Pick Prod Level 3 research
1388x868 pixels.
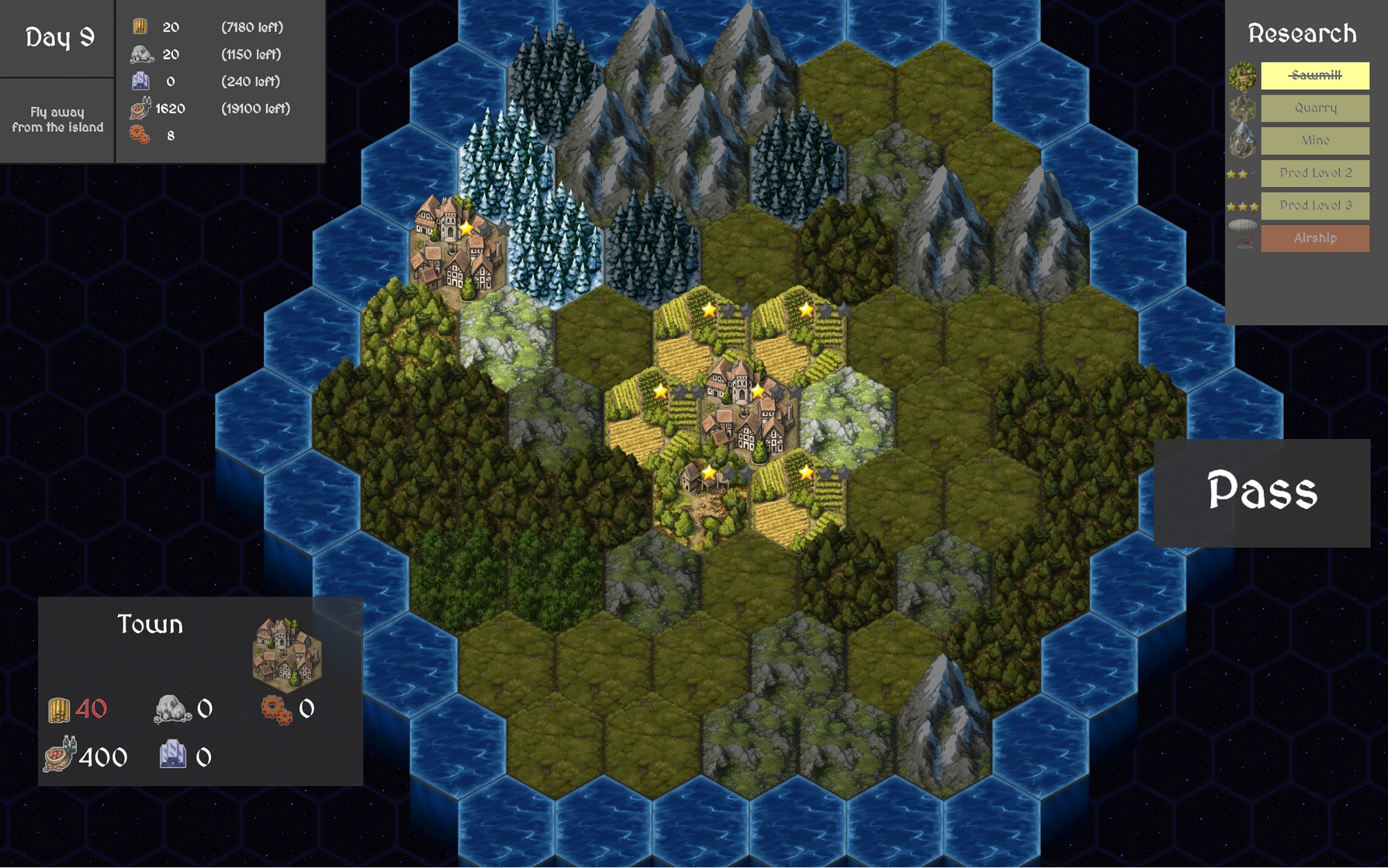point(1314,206)
